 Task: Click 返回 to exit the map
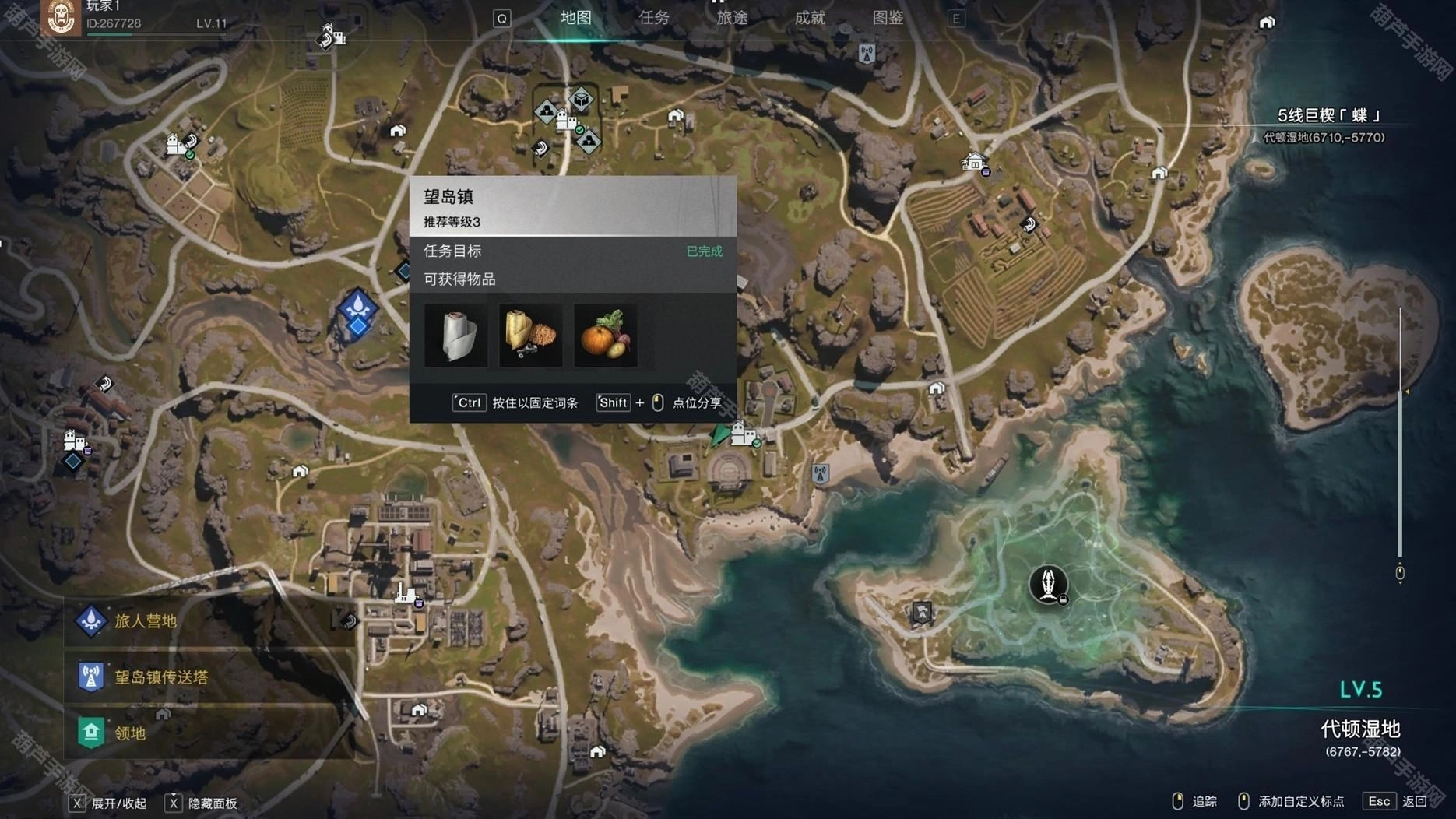1414,801
